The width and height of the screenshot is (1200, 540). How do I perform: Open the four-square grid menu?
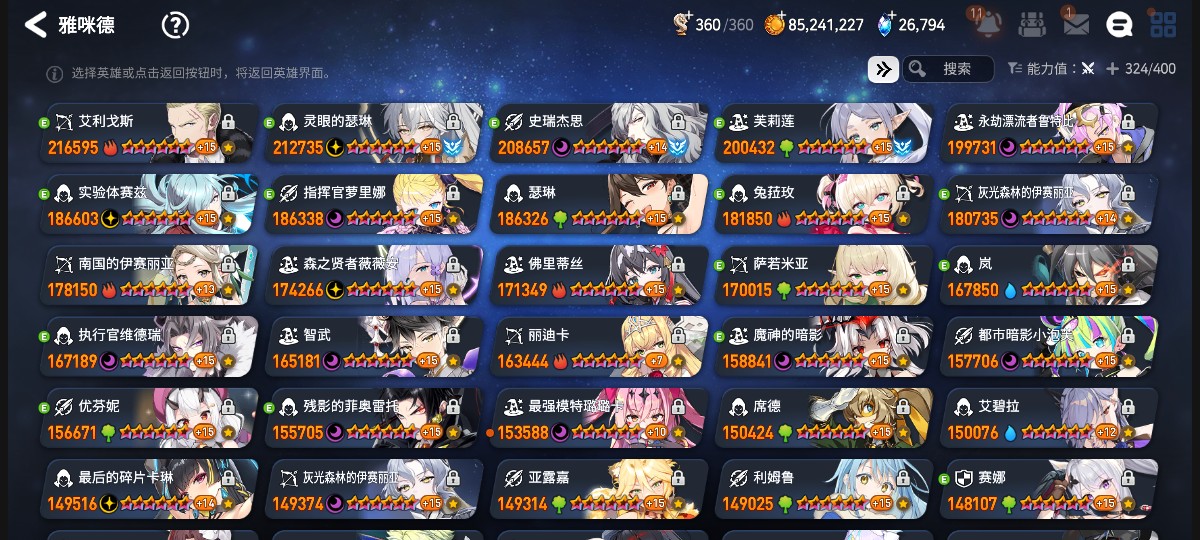tap(1163, 25)
